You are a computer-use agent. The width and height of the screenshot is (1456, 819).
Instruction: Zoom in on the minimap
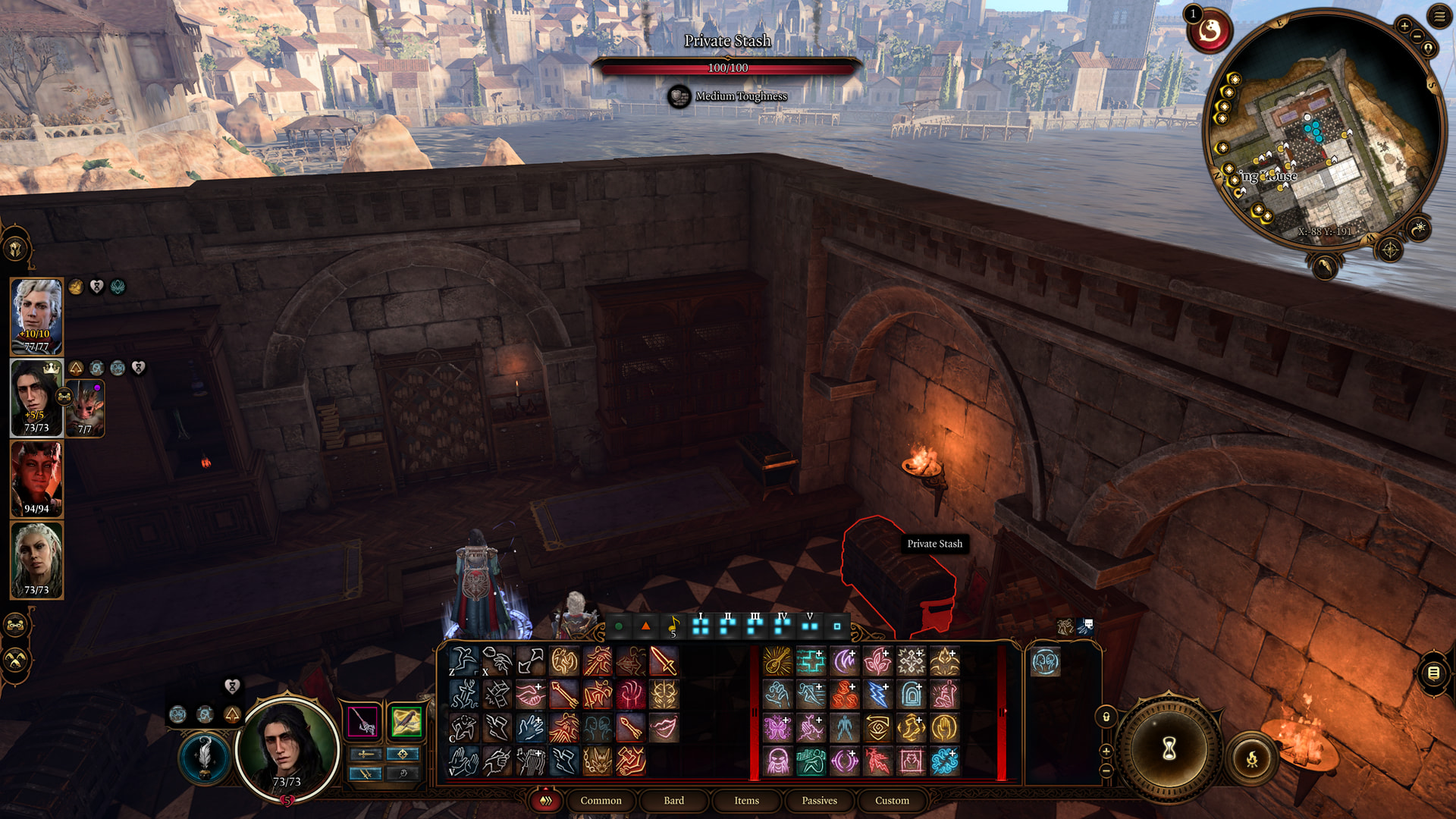click(1404, 27)
